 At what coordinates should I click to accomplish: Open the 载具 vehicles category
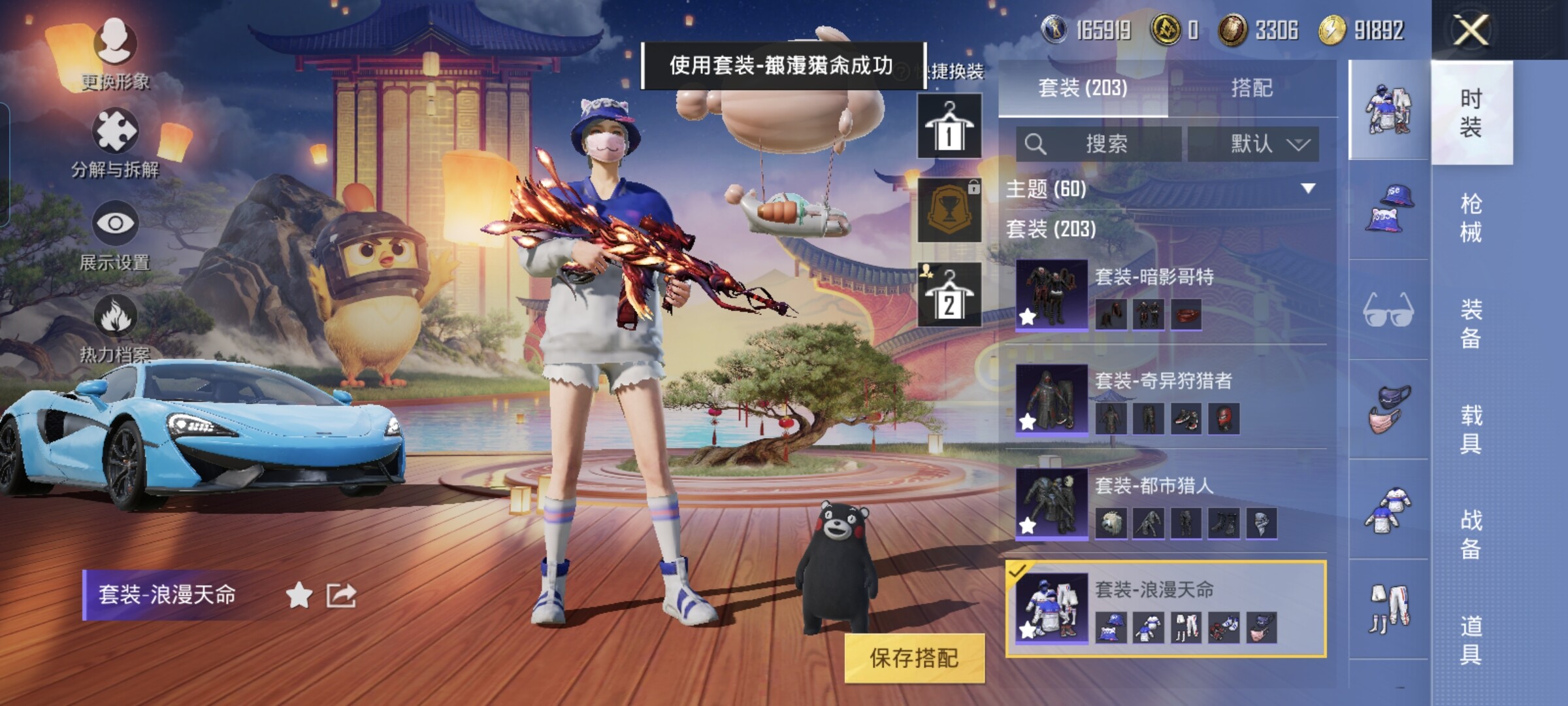coord(1471,429)
